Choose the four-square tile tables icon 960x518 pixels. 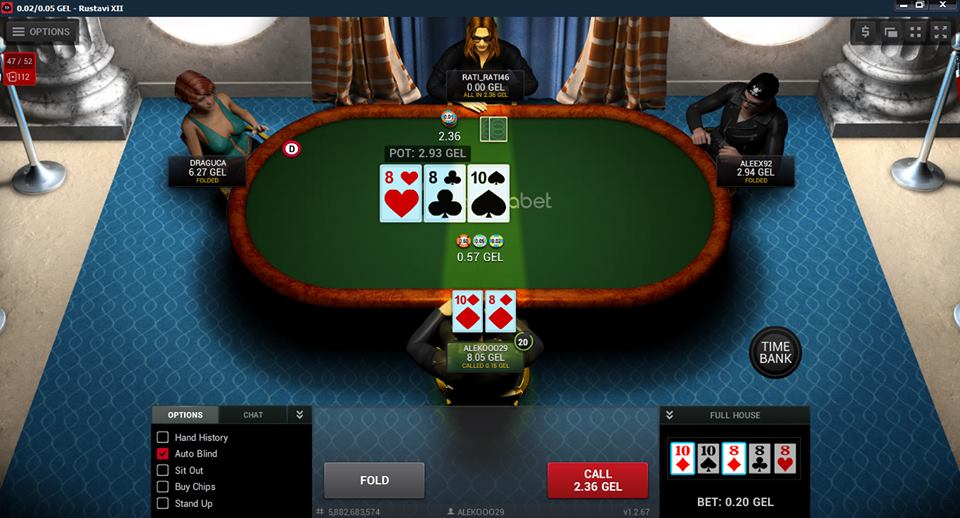click(915, 32)
